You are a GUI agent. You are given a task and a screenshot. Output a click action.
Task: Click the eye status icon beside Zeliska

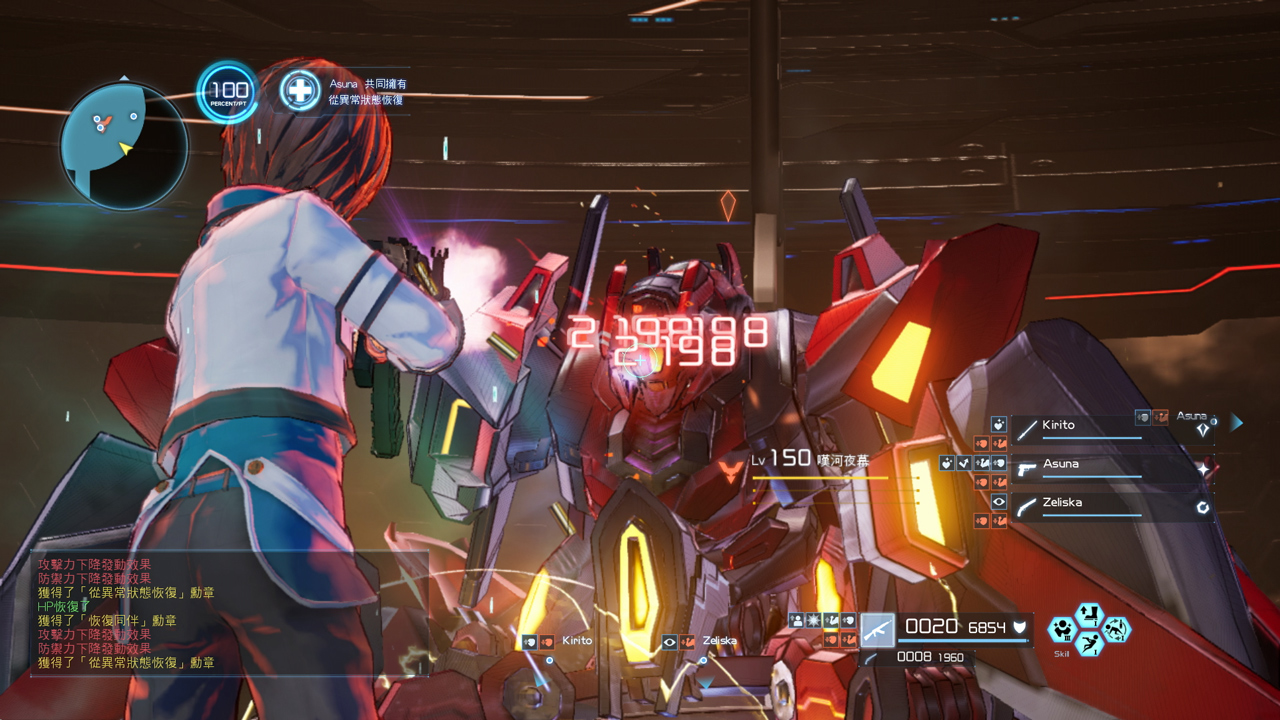[x=999, y=502]
